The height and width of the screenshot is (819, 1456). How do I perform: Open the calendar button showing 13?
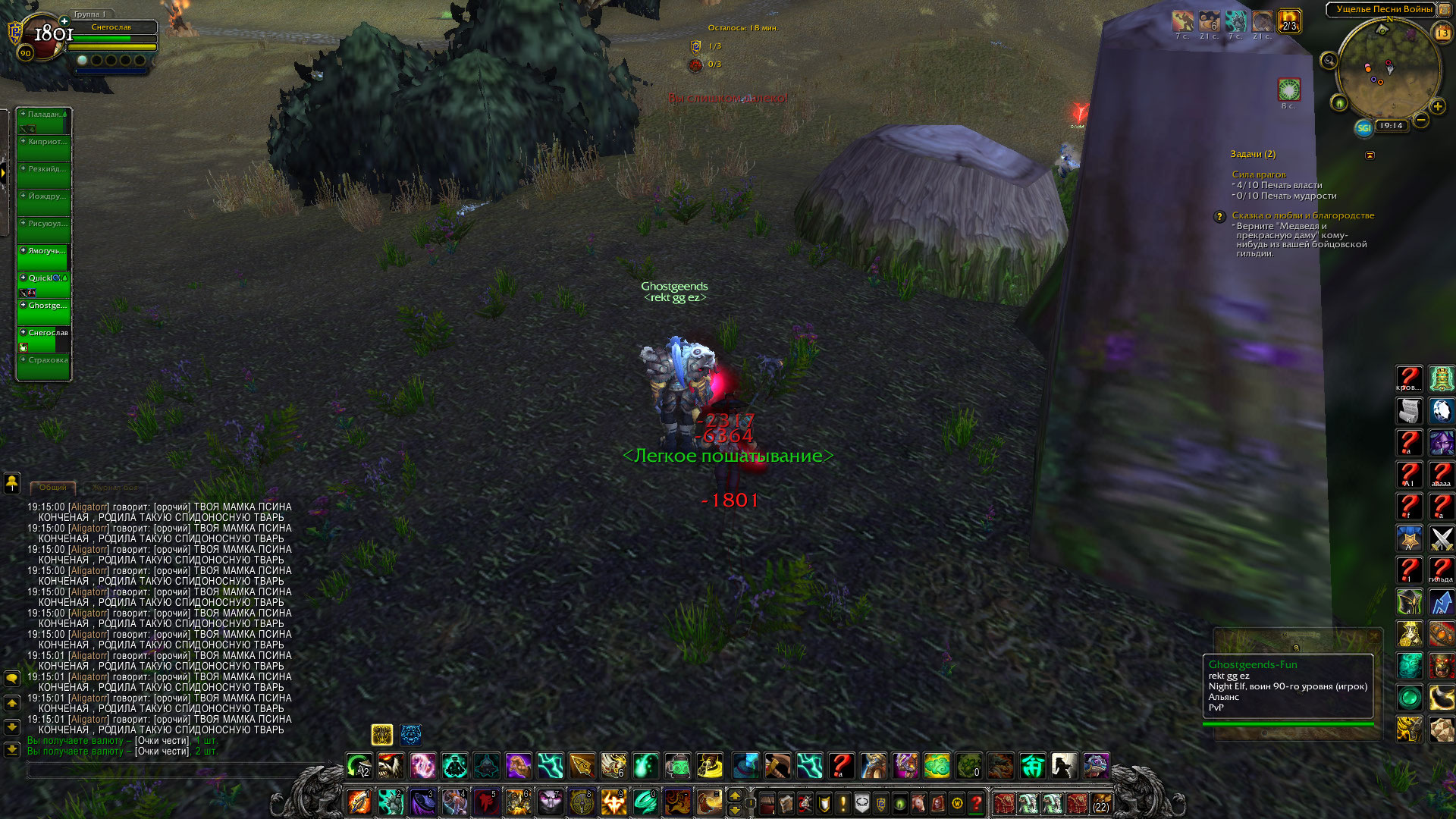tap(1442, 33)
